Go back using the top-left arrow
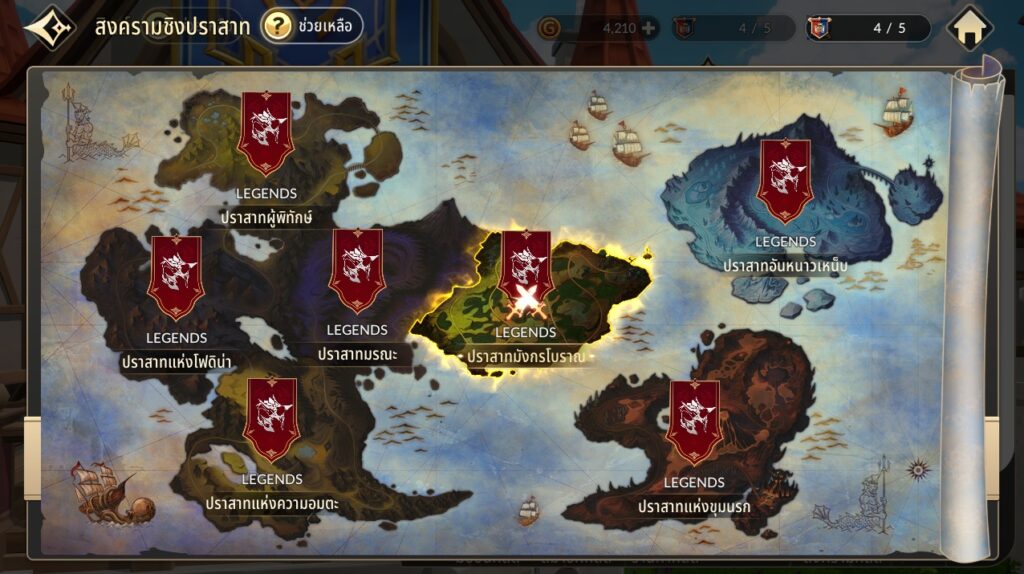The width and height of the screenshot is (1024, 574). click(48, 27)
